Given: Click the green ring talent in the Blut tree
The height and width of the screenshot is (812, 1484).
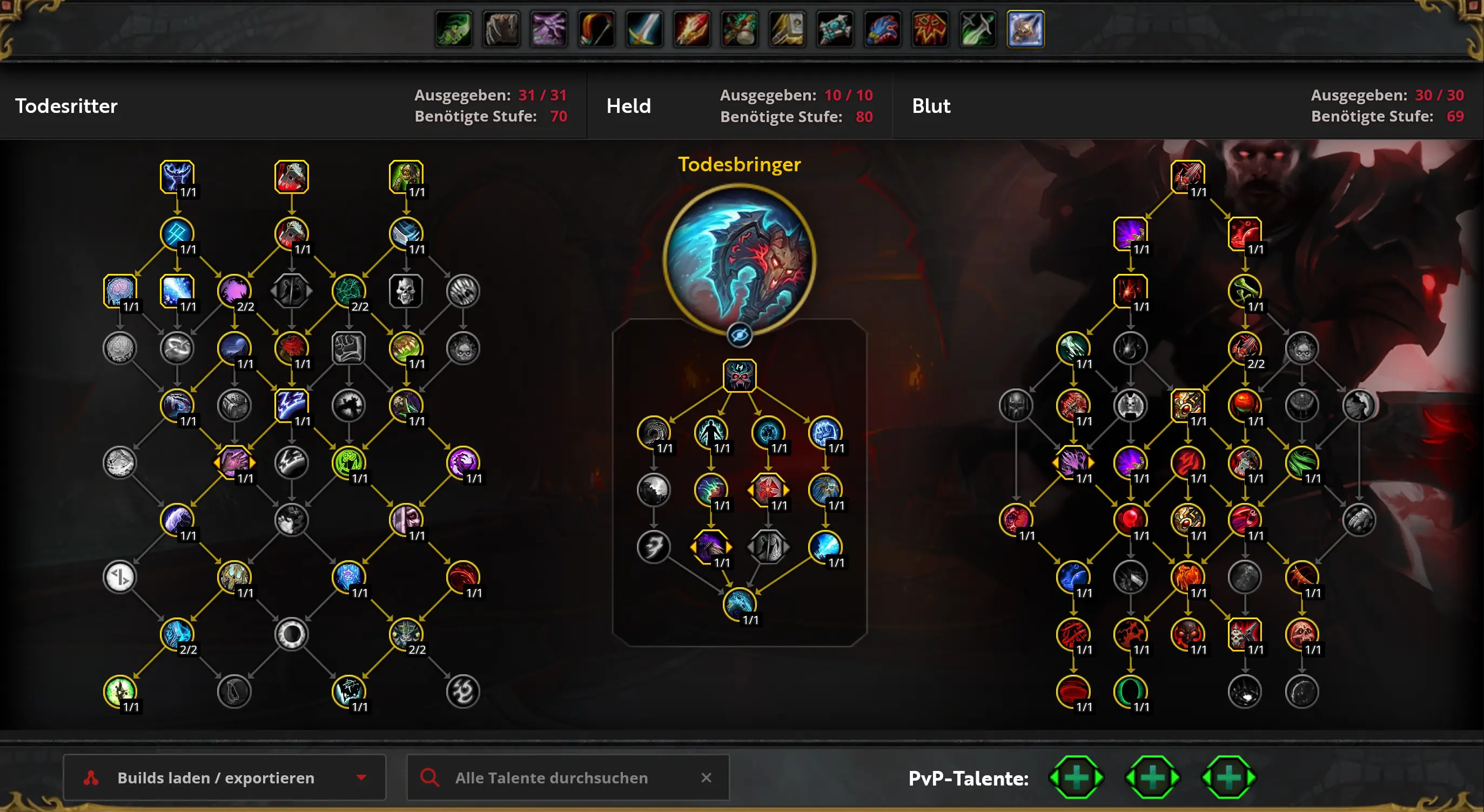Looking at the screenshot, I should coord(1130,691).
